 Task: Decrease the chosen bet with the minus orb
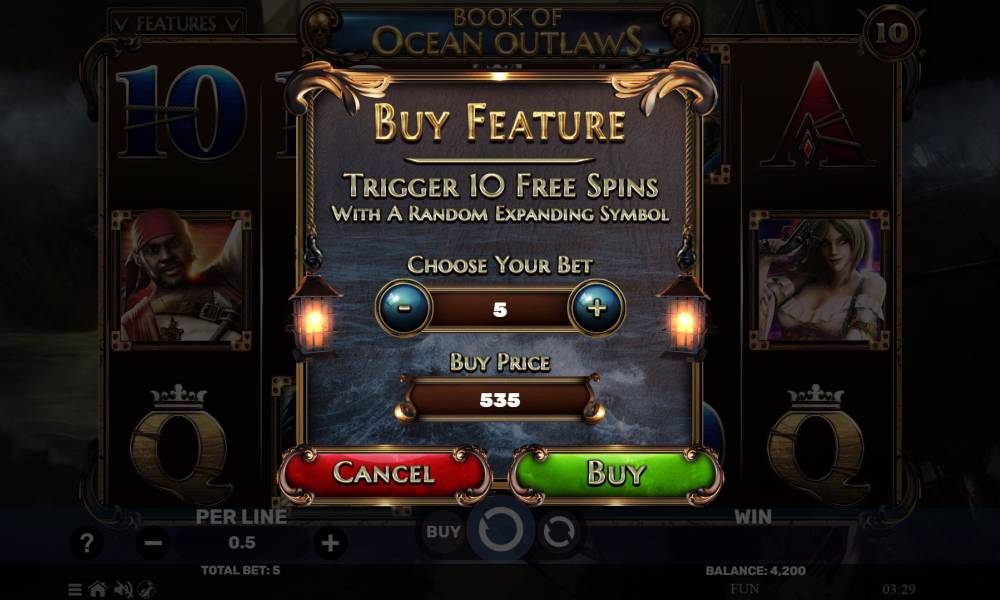[404, 308]
